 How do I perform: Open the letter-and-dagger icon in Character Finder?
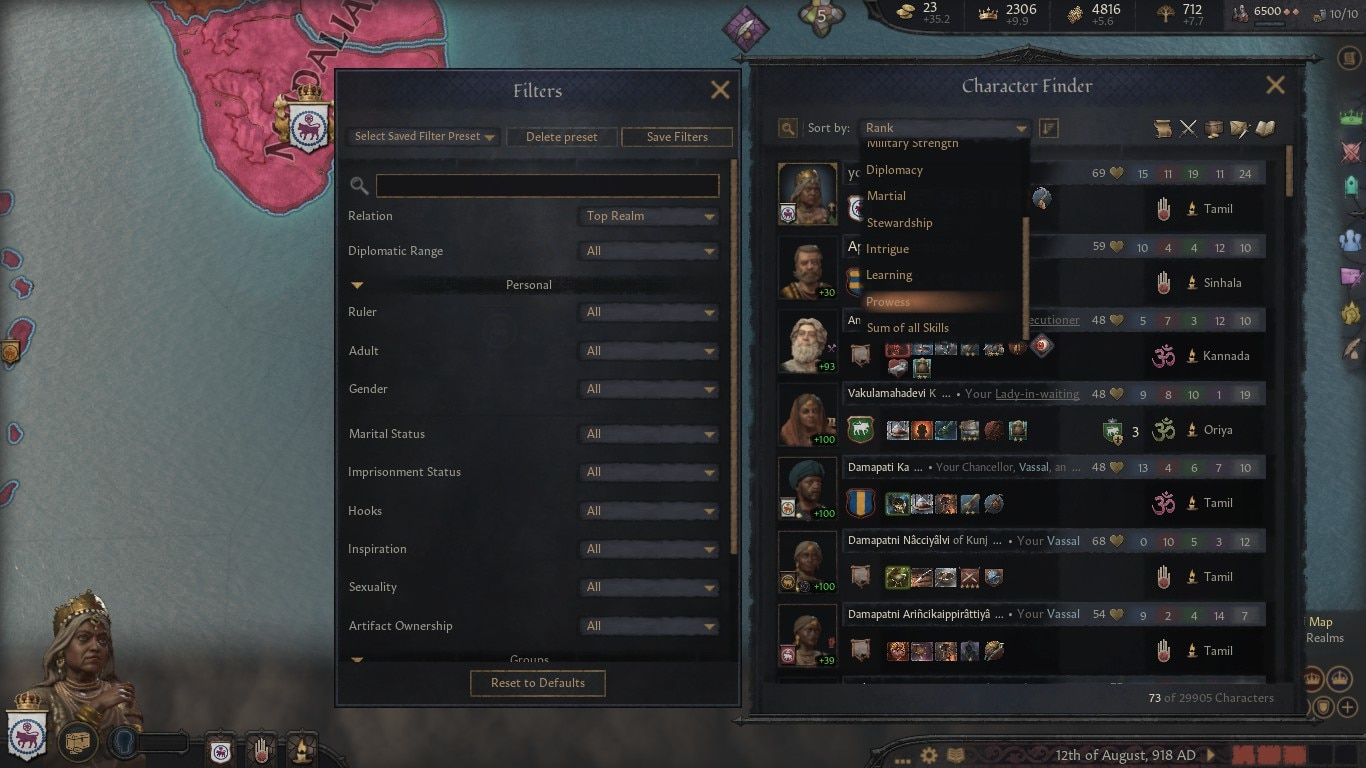coord(1240,128)
